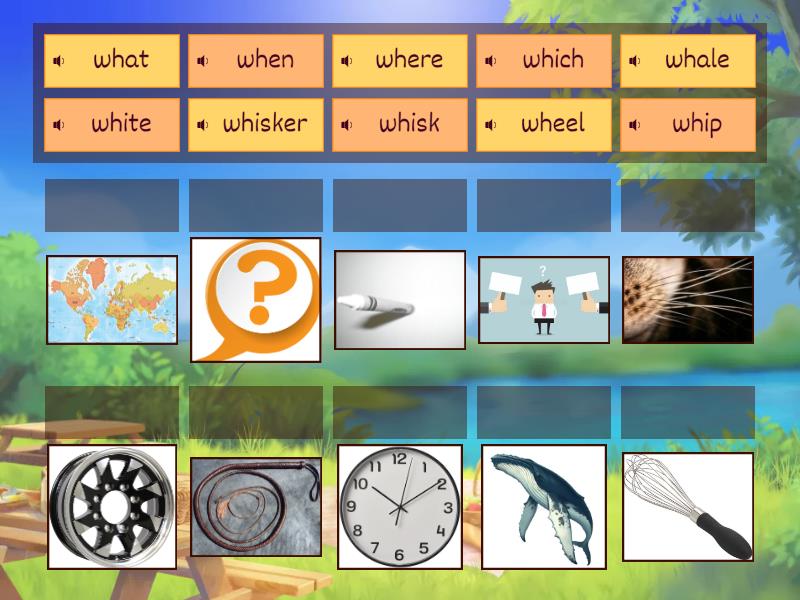The width and height of the screenshot is (800, 600).
Task: Click the "which" word tile
Action: [x=552, y=60]
